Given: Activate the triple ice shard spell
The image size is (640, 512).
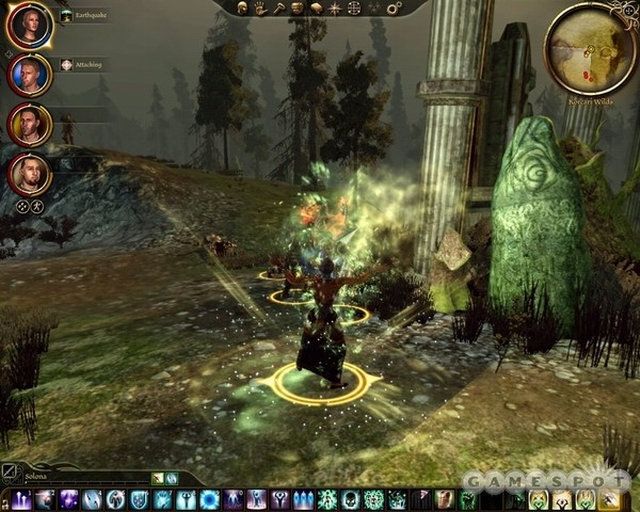Looking at the screenshot, I should click(304, 499).
